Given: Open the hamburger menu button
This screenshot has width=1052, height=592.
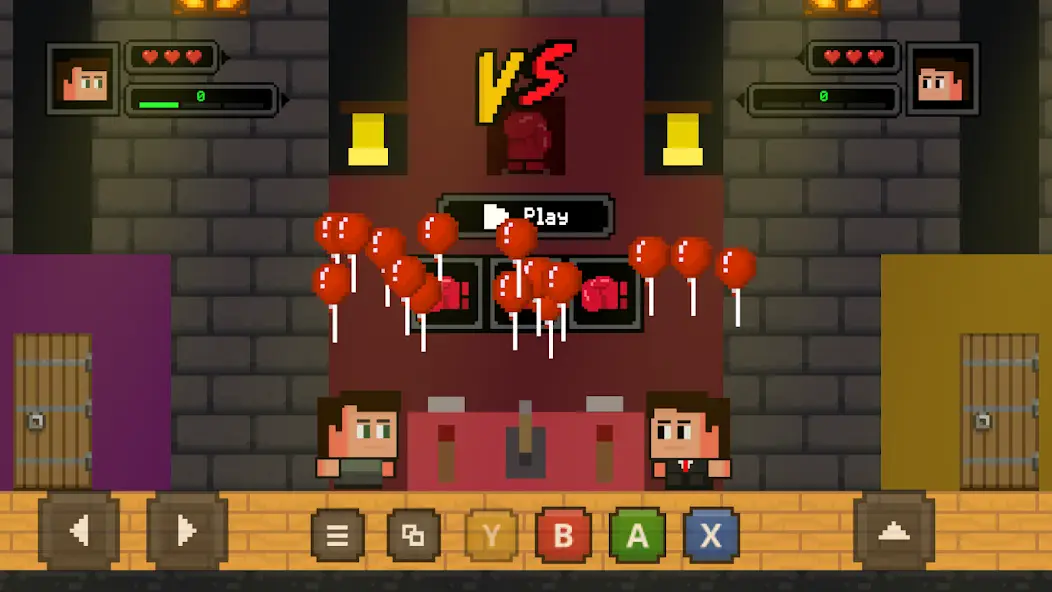Looking at the screenshot, I should point(338,536).
